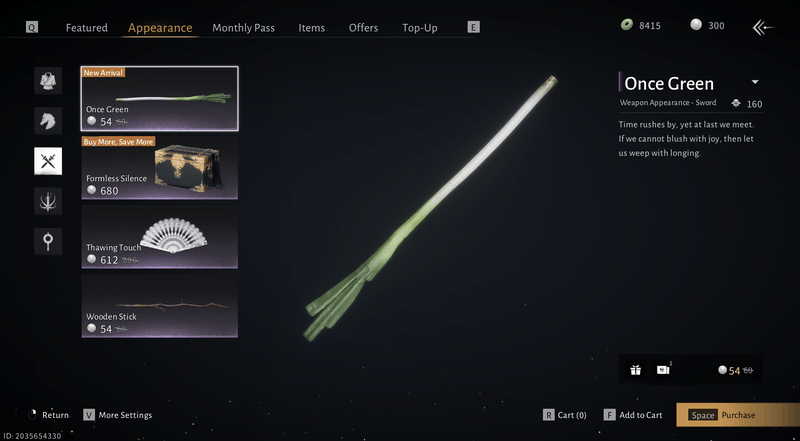
Task: Select the outfit clothing category icon
Action: pos(48,81)
